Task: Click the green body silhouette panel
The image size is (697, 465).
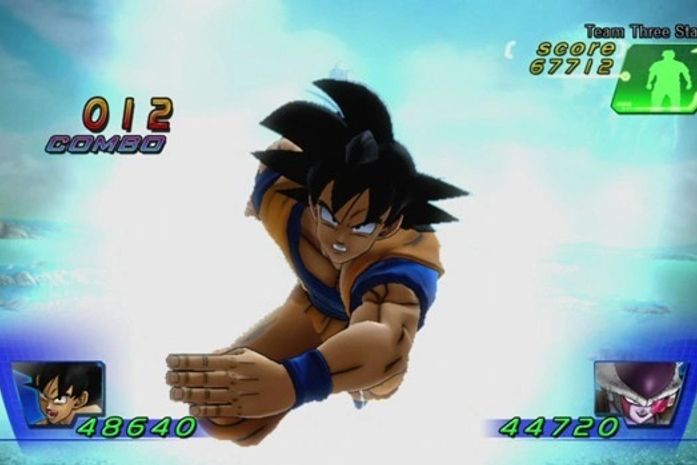Action: pyautogui.click(x=658, y=77)
